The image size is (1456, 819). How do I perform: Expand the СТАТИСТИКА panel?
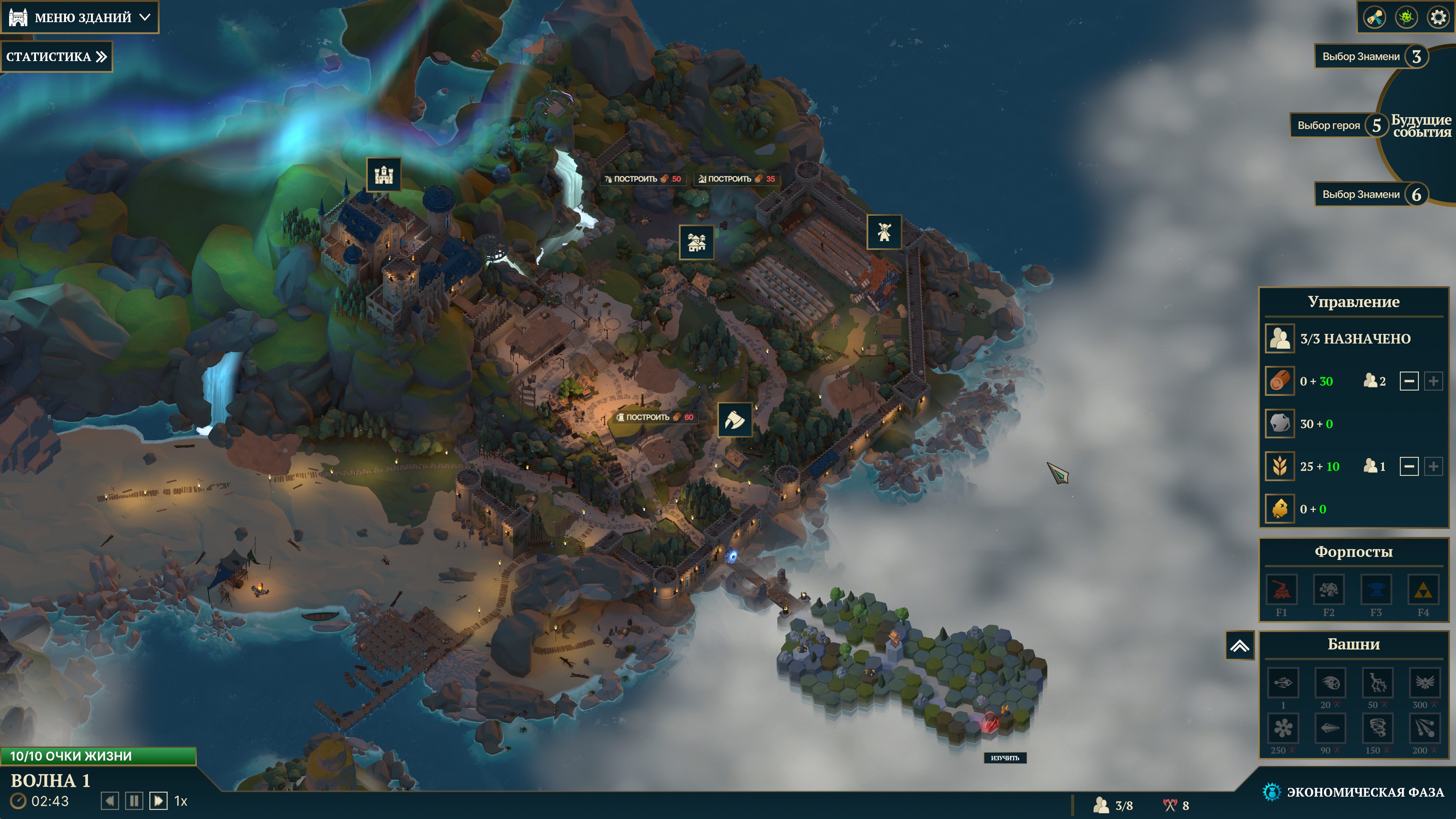click(x=56, y=56)
